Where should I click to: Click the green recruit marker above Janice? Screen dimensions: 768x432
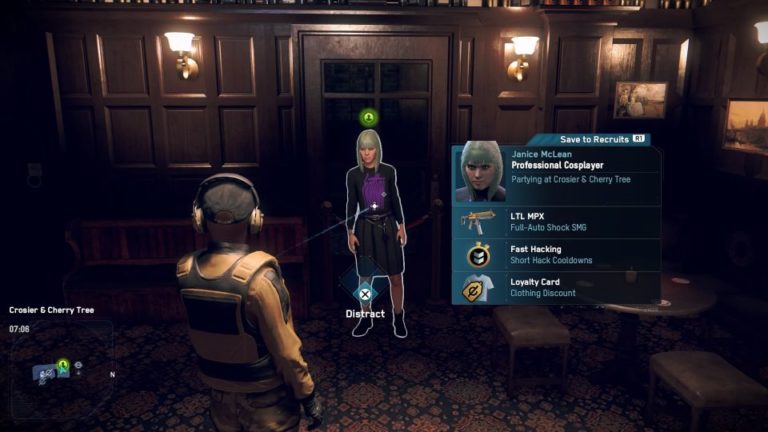368,118
